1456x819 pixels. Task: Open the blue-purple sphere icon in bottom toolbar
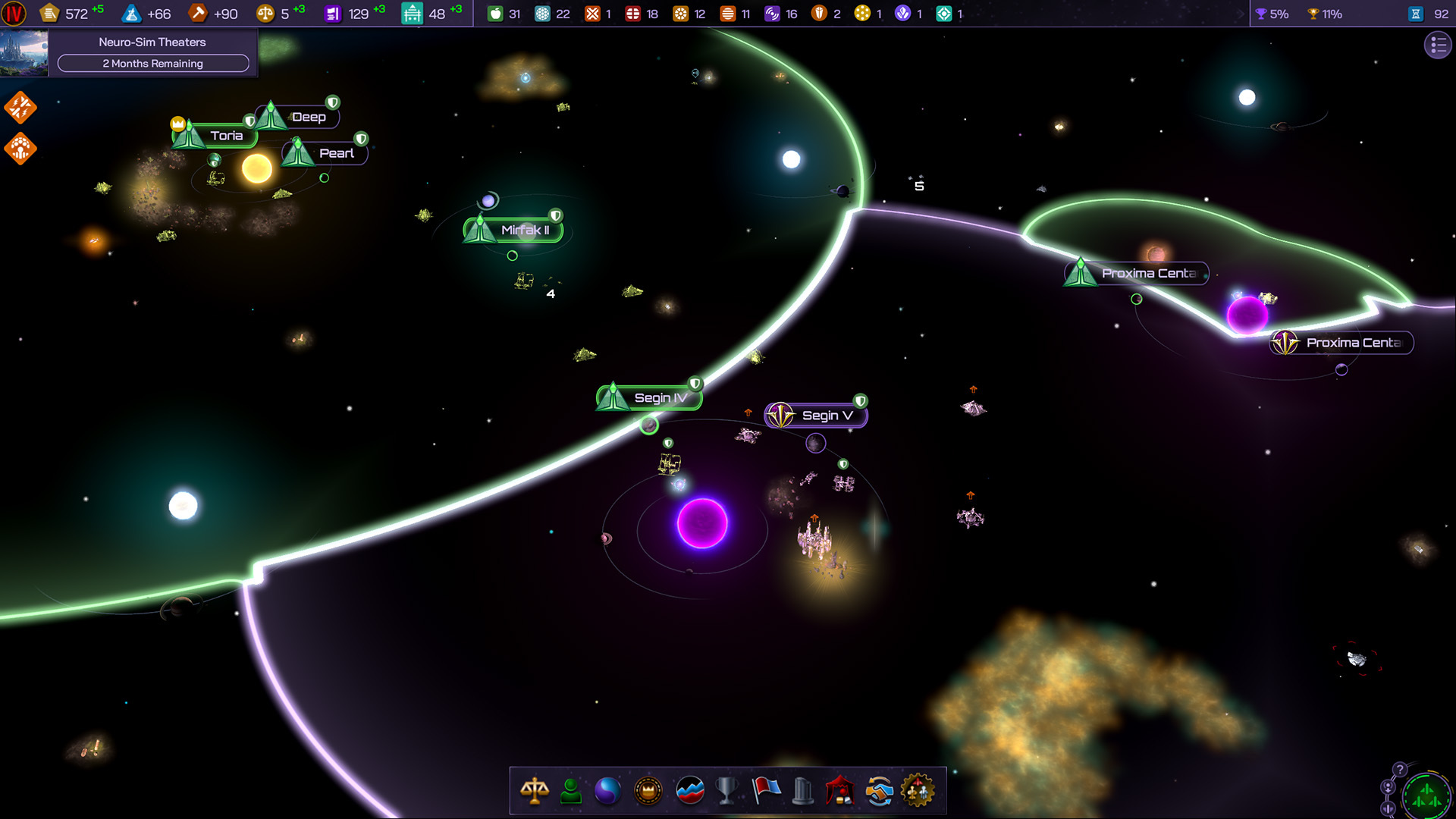pyautogui.click(x=607, y=791)
